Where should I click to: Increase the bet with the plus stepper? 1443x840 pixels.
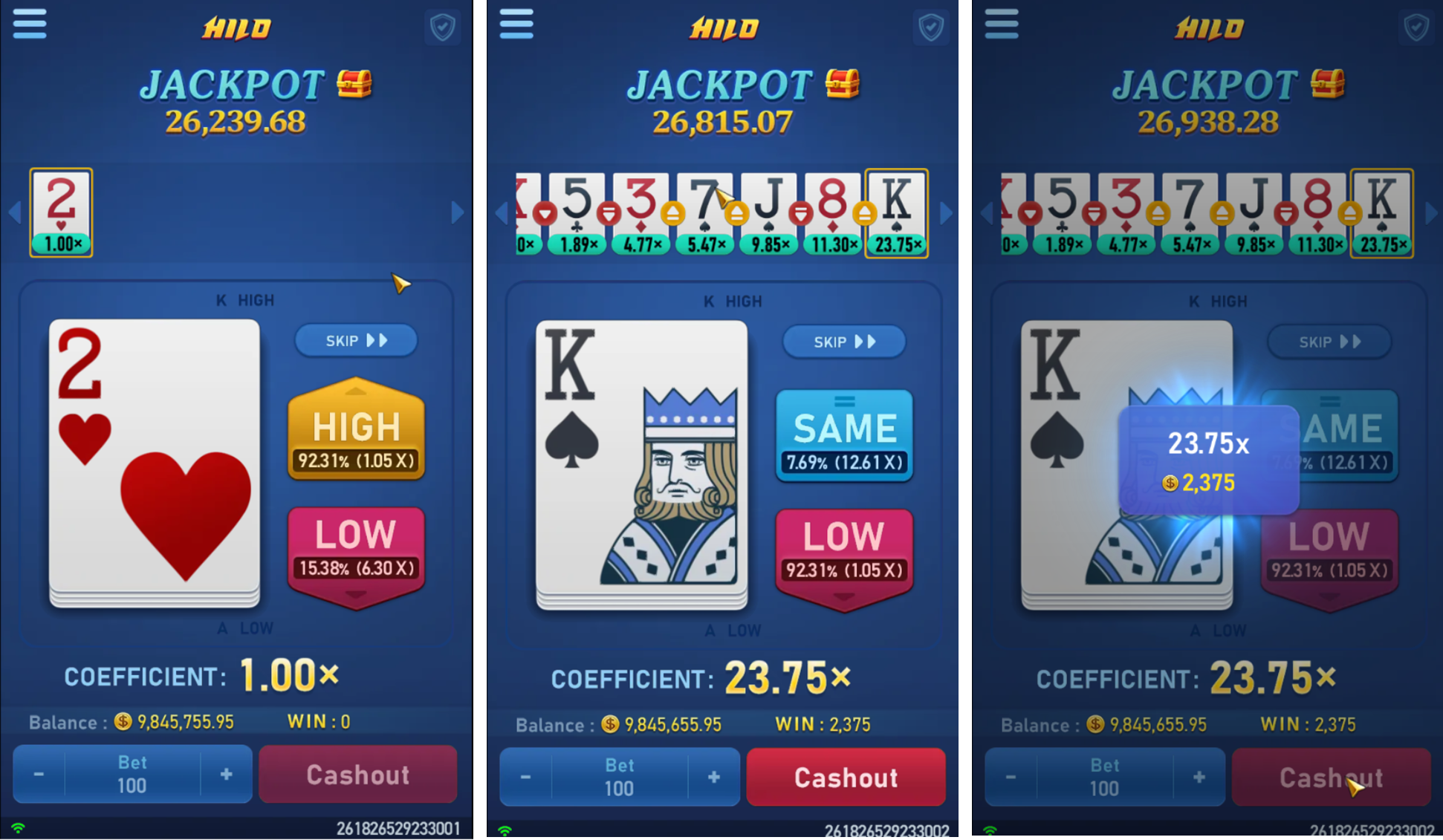tap(226, 775)
